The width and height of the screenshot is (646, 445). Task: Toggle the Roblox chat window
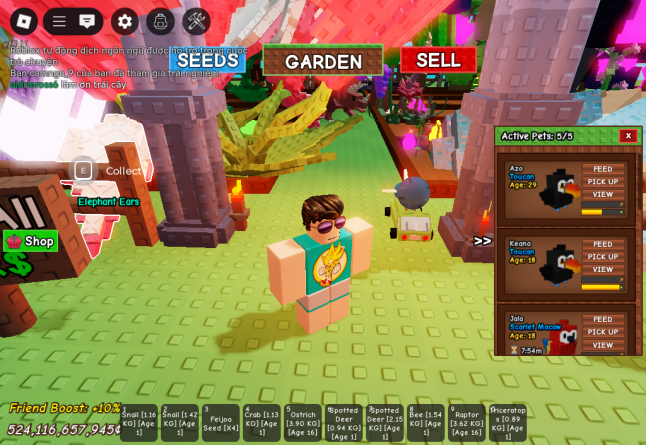(87, 21)
